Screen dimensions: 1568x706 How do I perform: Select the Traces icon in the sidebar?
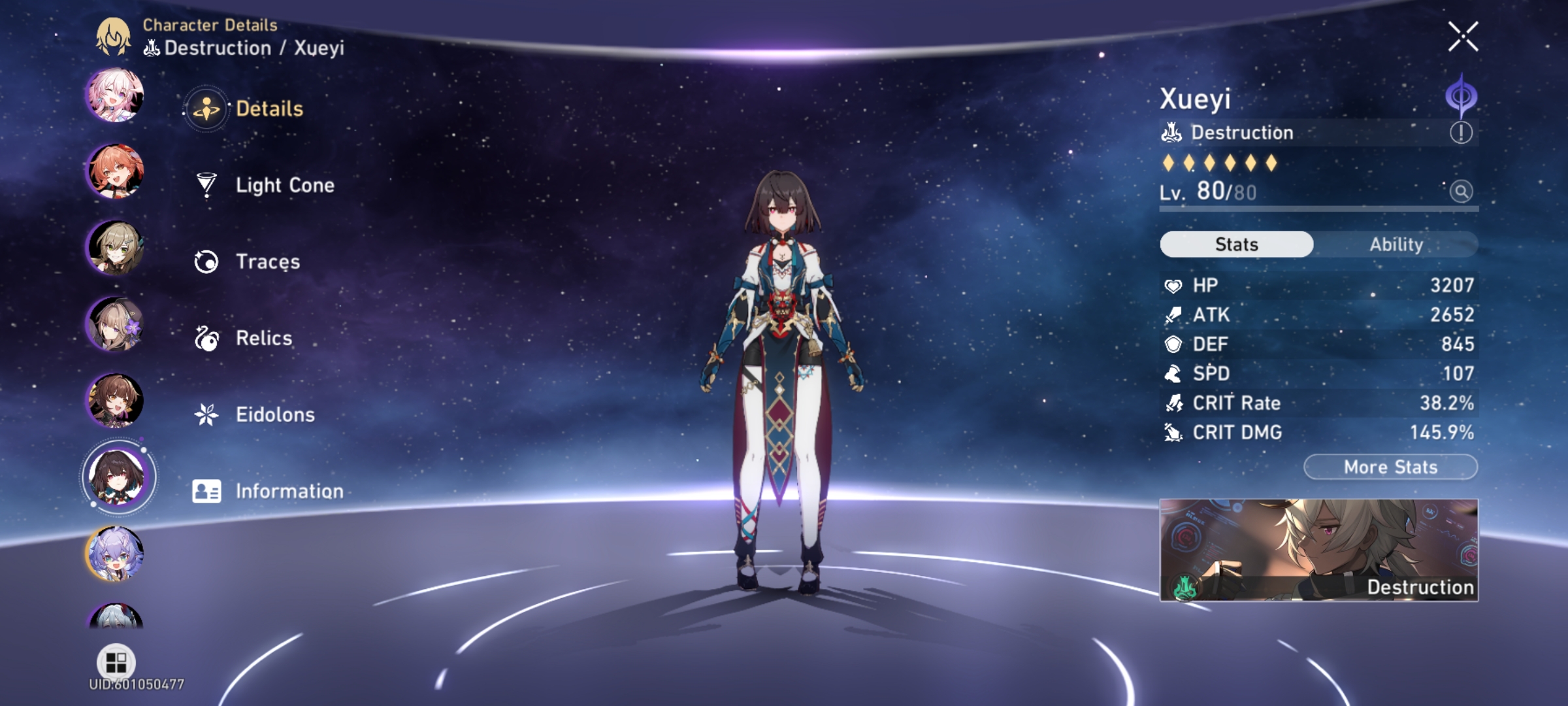(x=206, y=261)
